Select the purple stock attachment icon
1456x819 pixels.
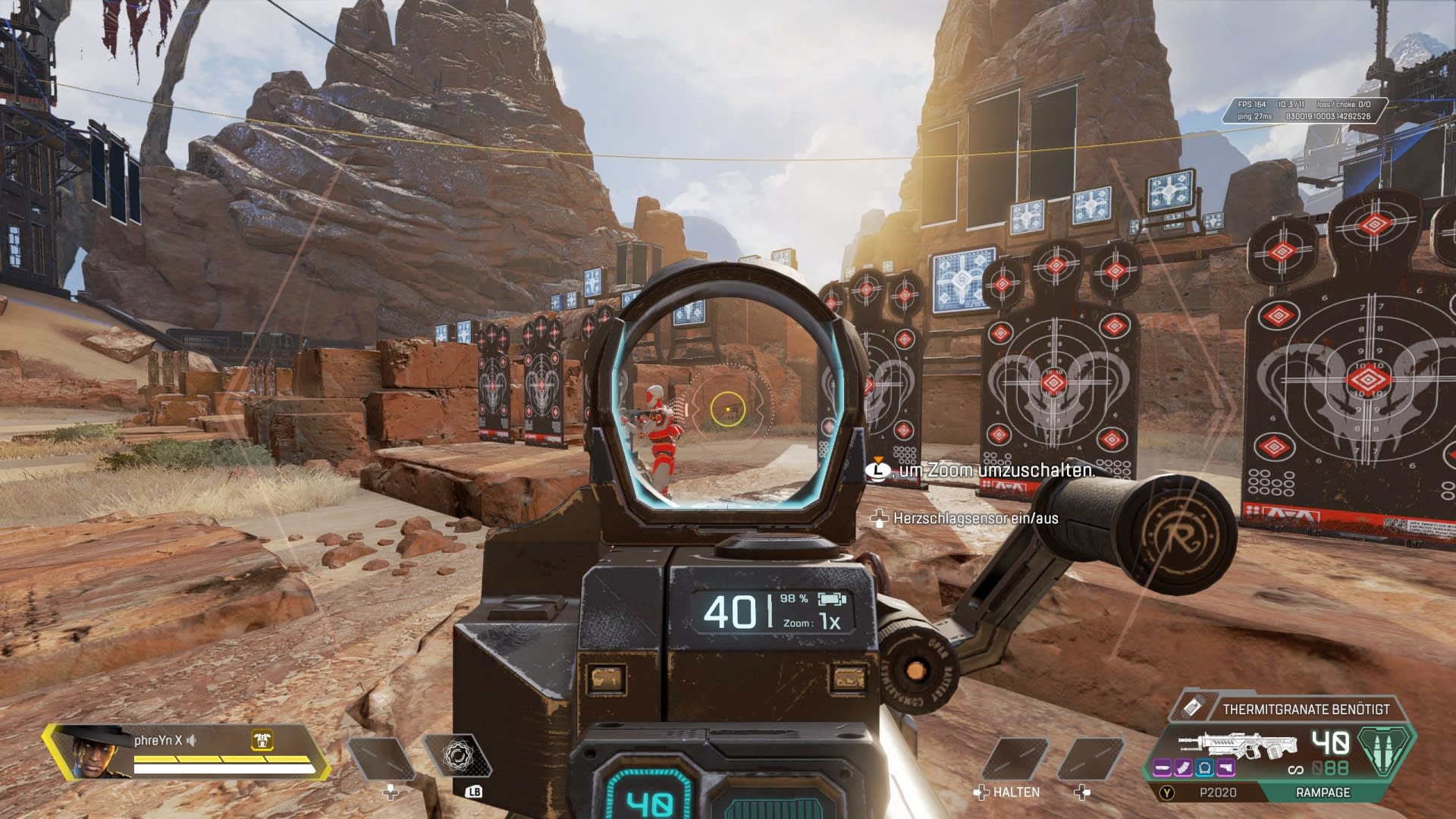pyautogui.click(x=1225, y=769)
